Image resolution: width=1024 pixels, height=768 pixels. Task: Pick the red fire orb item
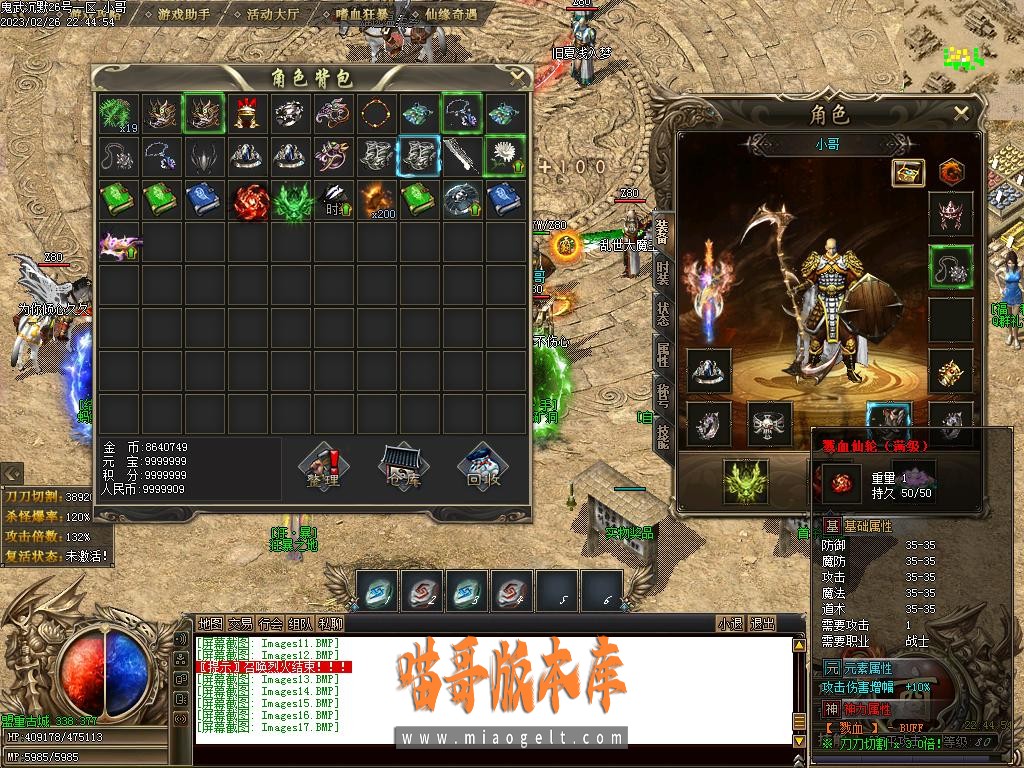click(247, 200)
